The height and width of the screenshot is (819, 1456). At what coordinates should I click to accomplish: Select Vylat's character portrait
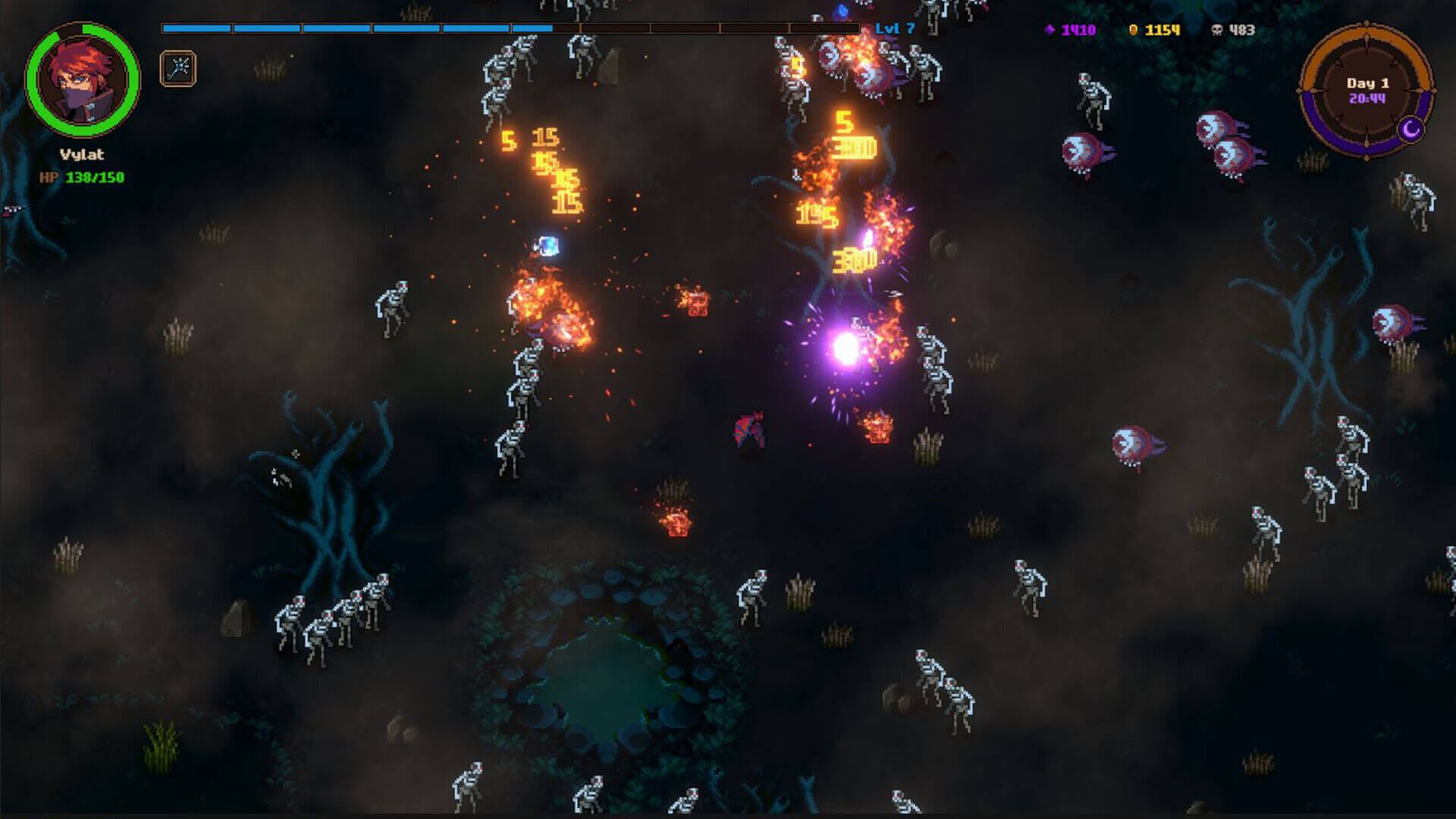[83, 79]
